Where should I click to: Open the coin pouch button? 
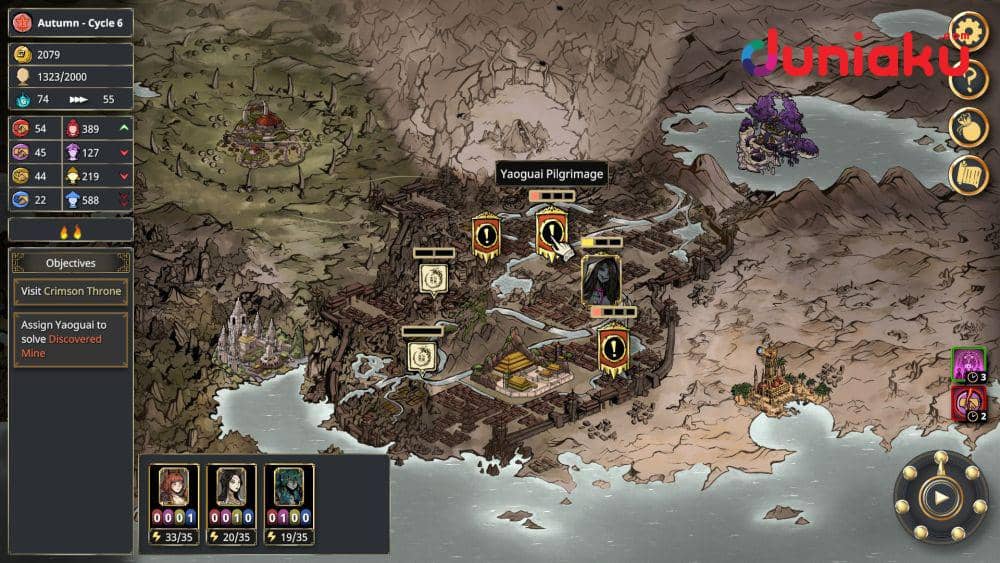point(967,127)
